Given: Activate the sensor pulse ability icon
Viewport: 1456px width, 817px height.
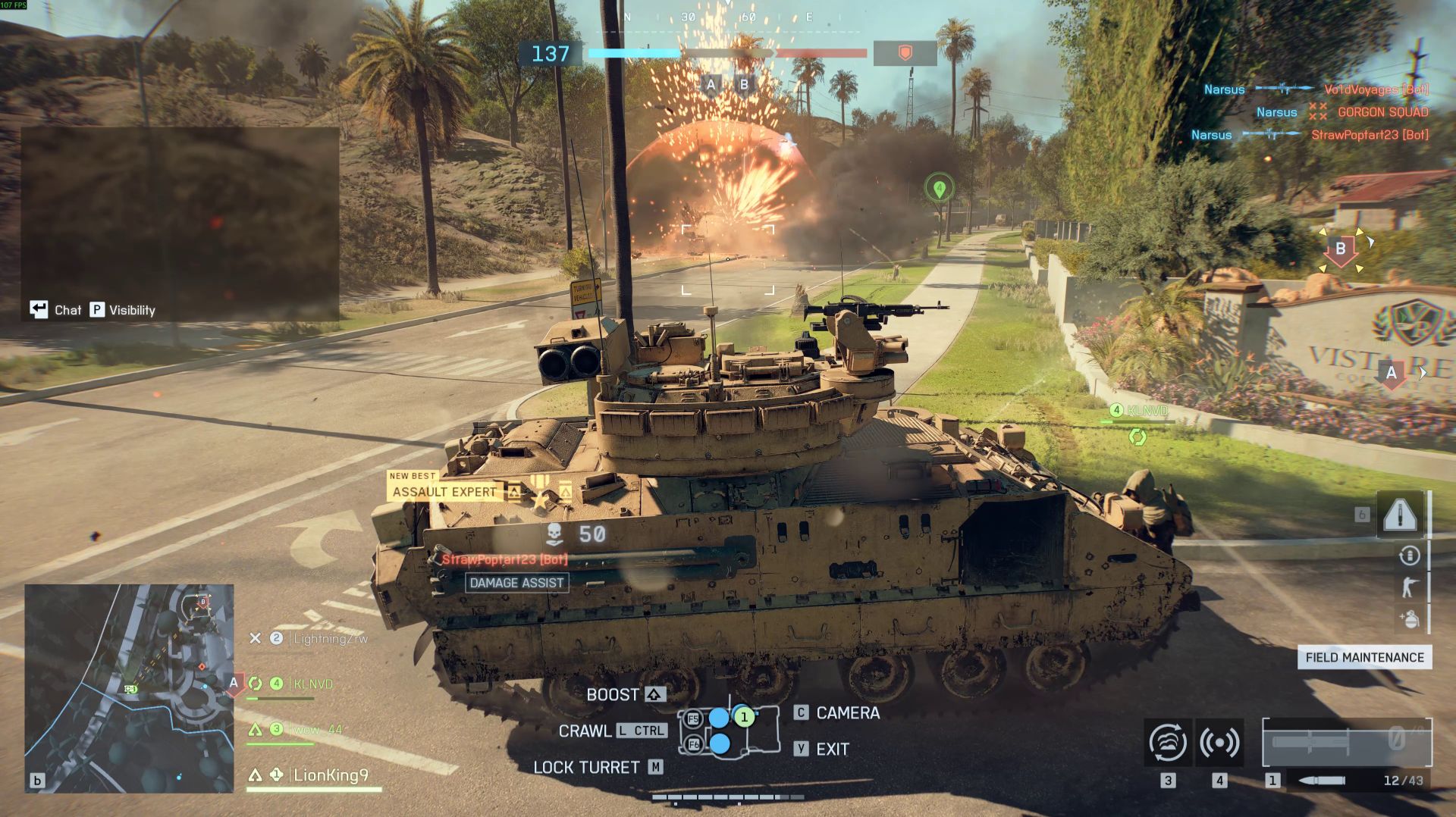Looking at the screenshot, I should (1219, 743).
